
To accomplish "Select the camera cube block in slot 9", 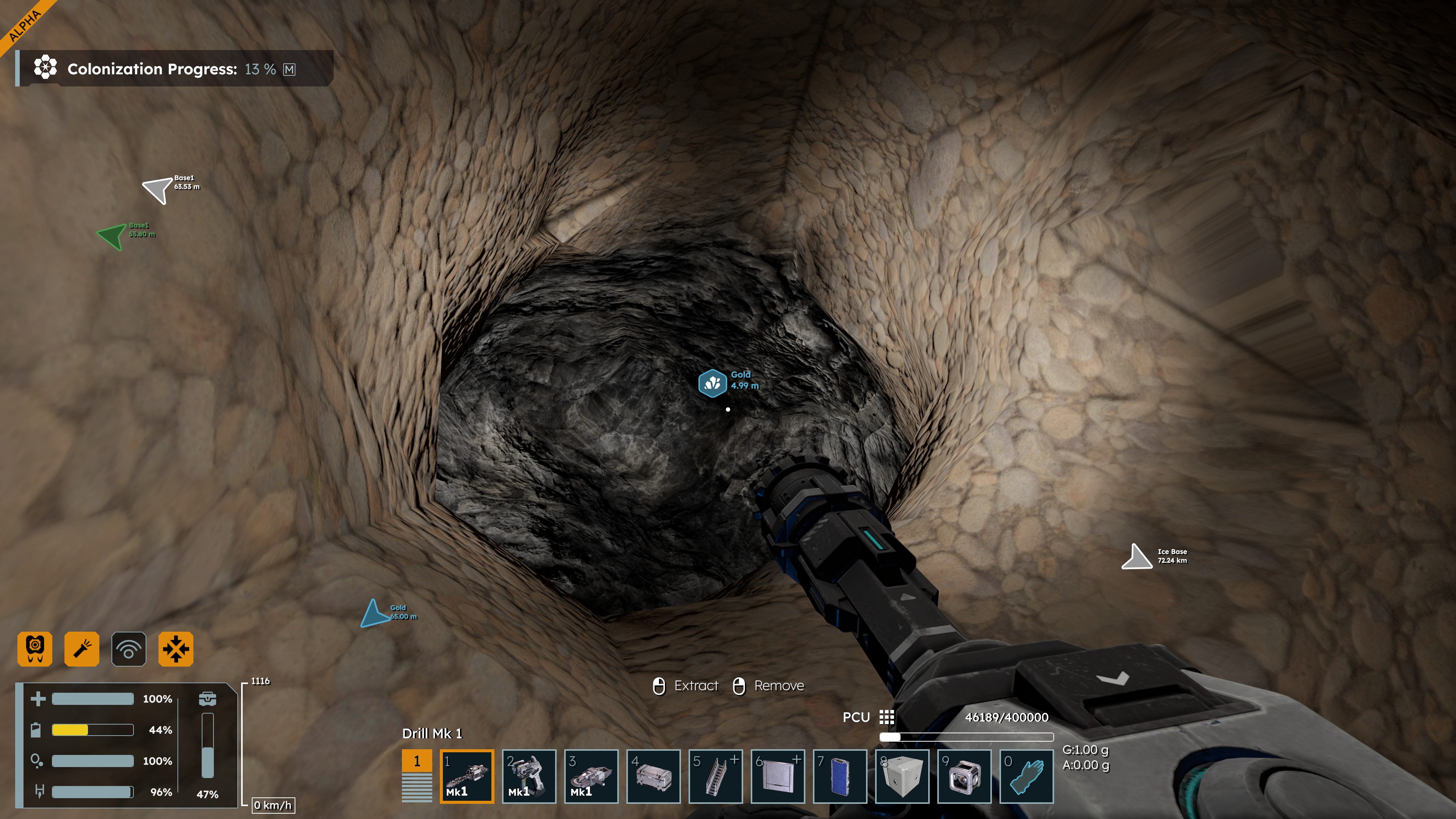I will pyautogui.click(x=964, y=776).
